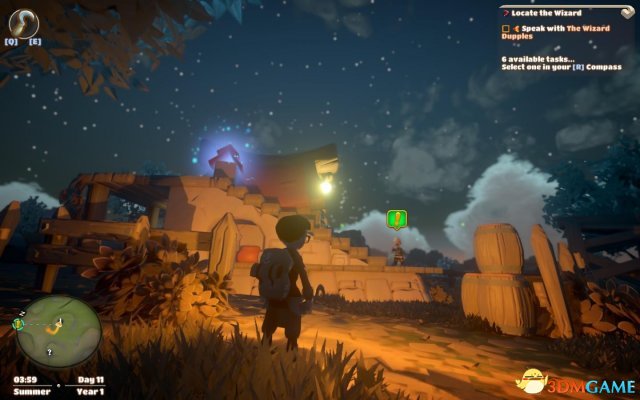The height and width of the screenshot is (400, 640).
Task: Select the equipped tool icon
Action: [23, 23]
